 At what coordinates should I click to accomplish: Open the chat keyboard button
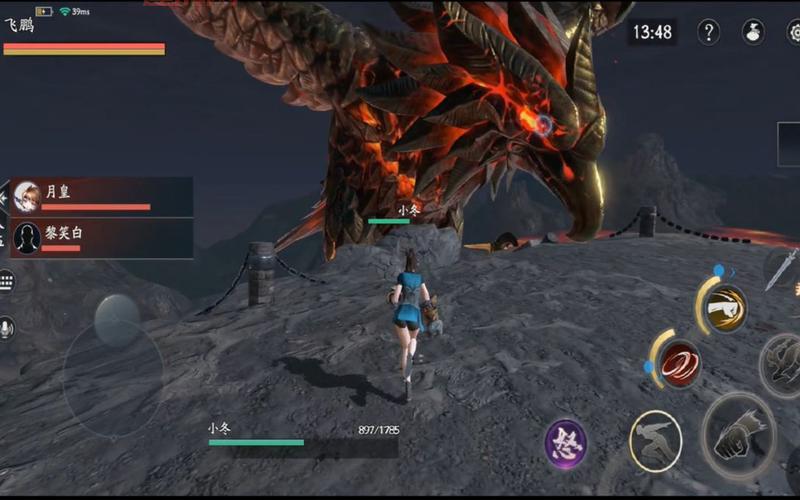7,281
